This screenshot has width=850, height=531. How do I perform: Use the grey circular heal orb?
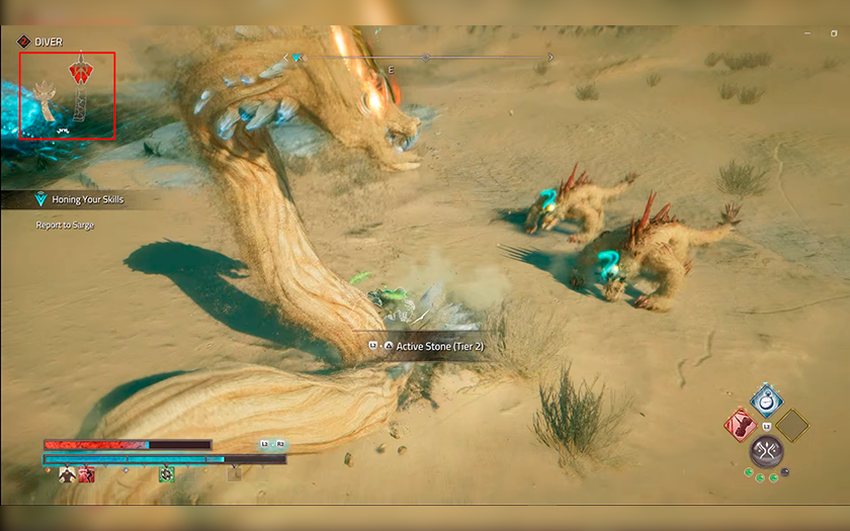766,453
